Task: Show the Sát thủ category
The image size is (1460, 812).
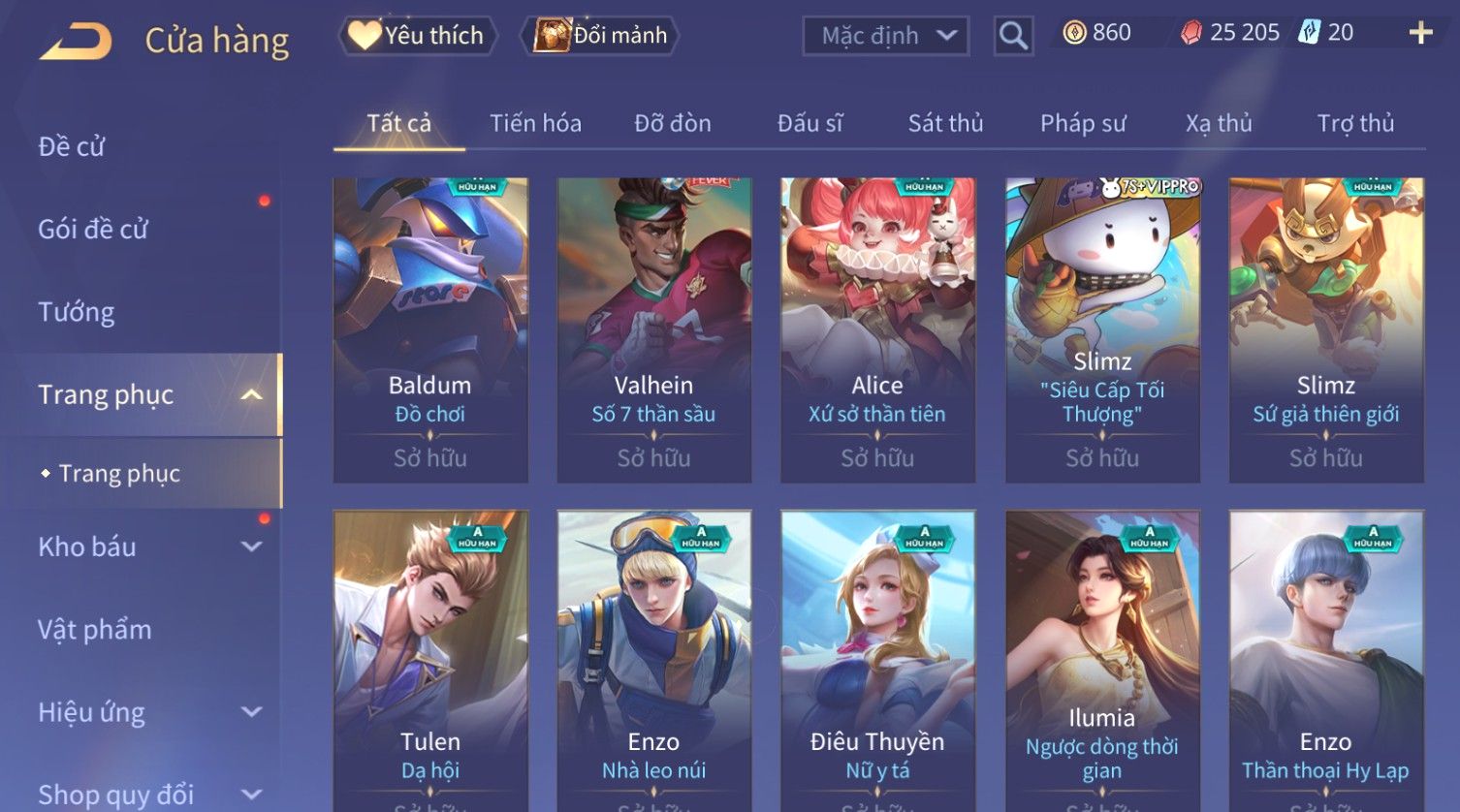Action: [945, 123]
